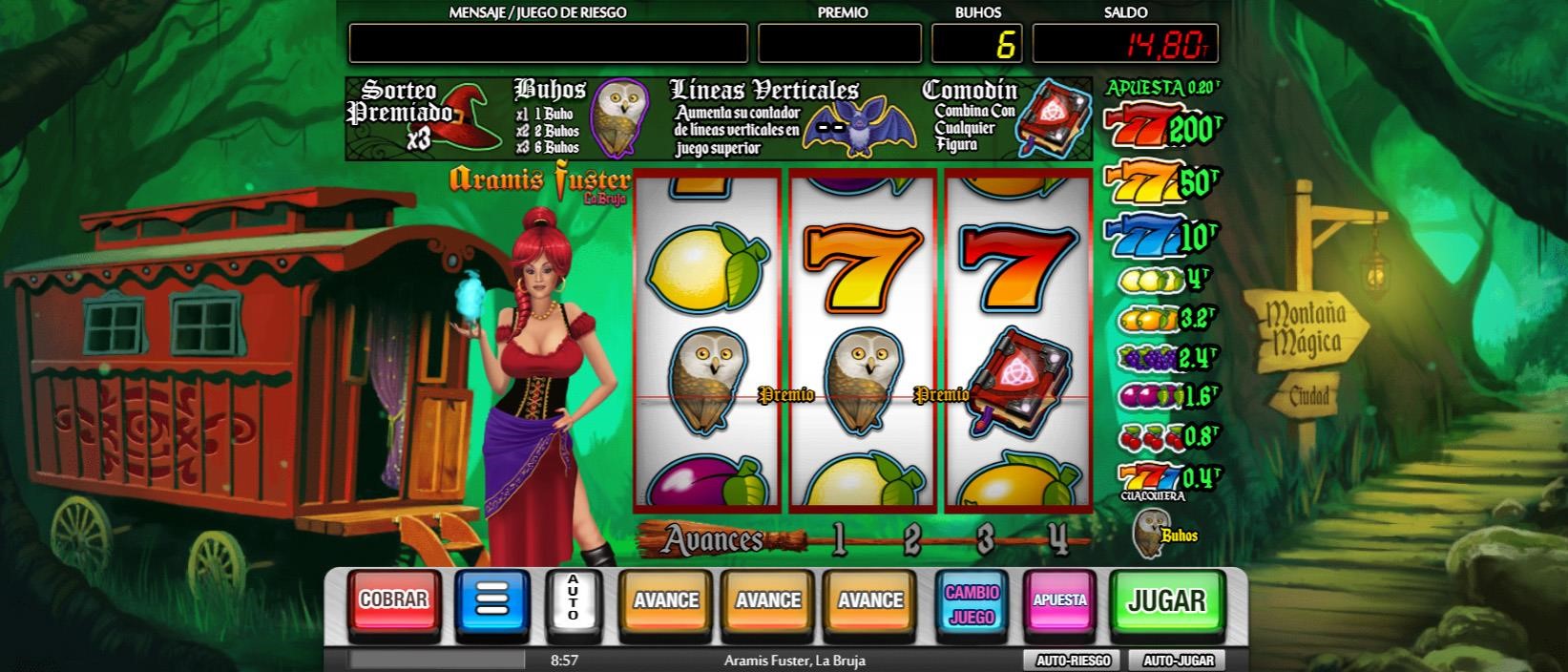Collect winnings with the COBRAR button
Viewport: 1568px width, 672px height.
coord(393,600)
